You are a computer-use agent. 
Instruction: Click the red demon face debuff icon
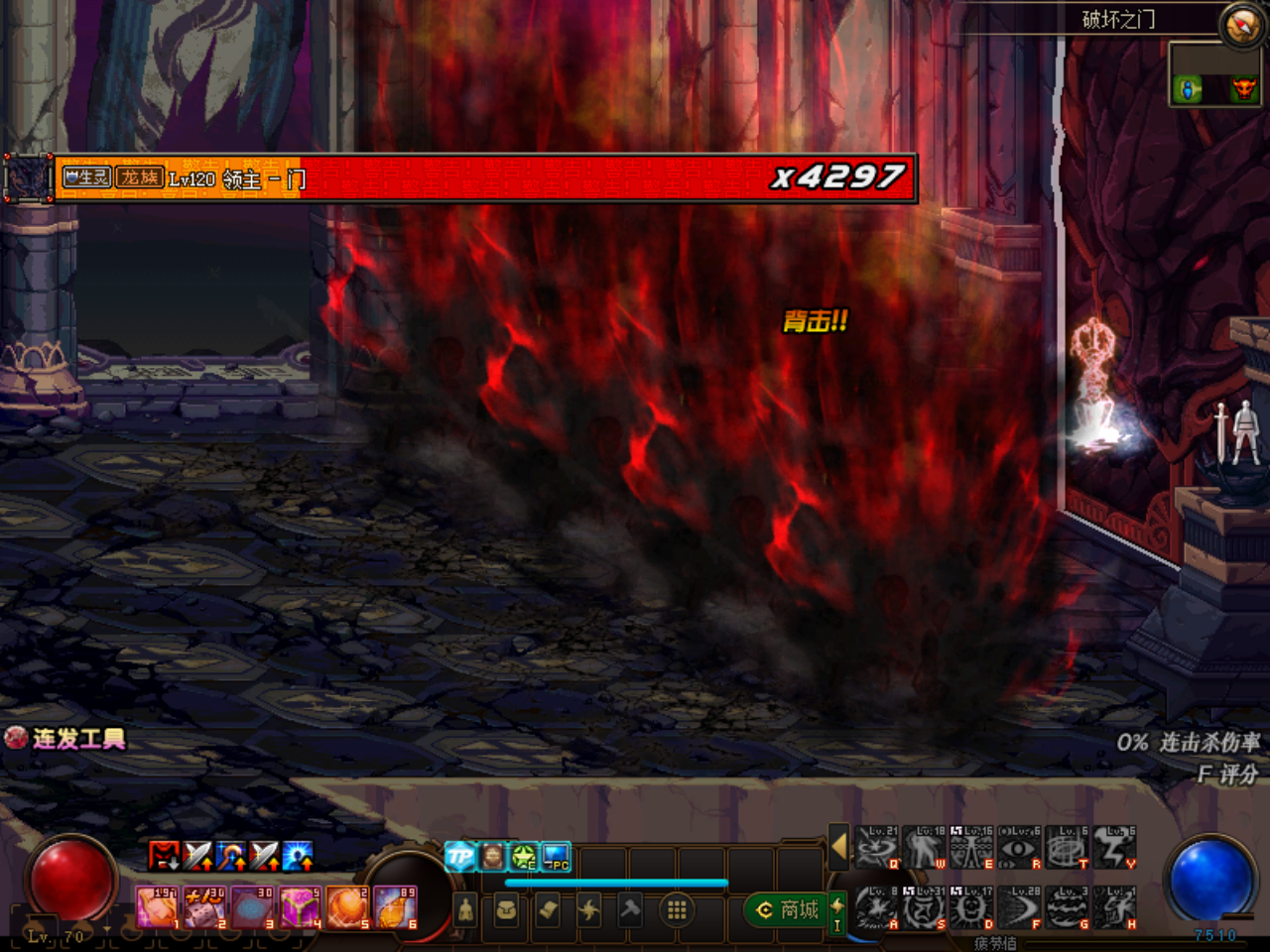coord(164,855)
